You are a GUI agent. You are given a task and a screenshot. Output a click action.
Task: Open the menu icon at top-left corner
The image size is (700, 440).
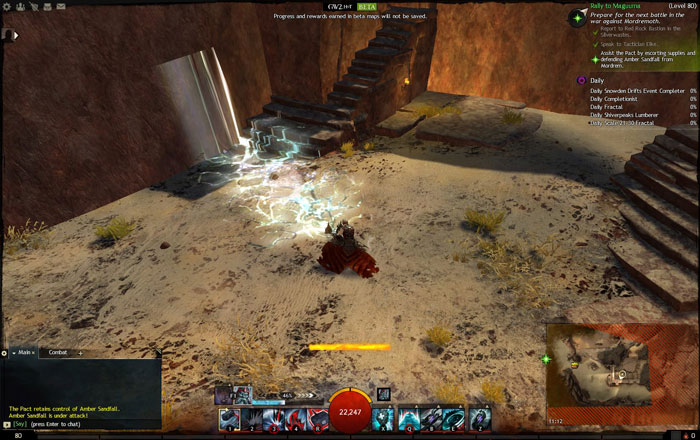pyautogui.click(x=7, y=34)
